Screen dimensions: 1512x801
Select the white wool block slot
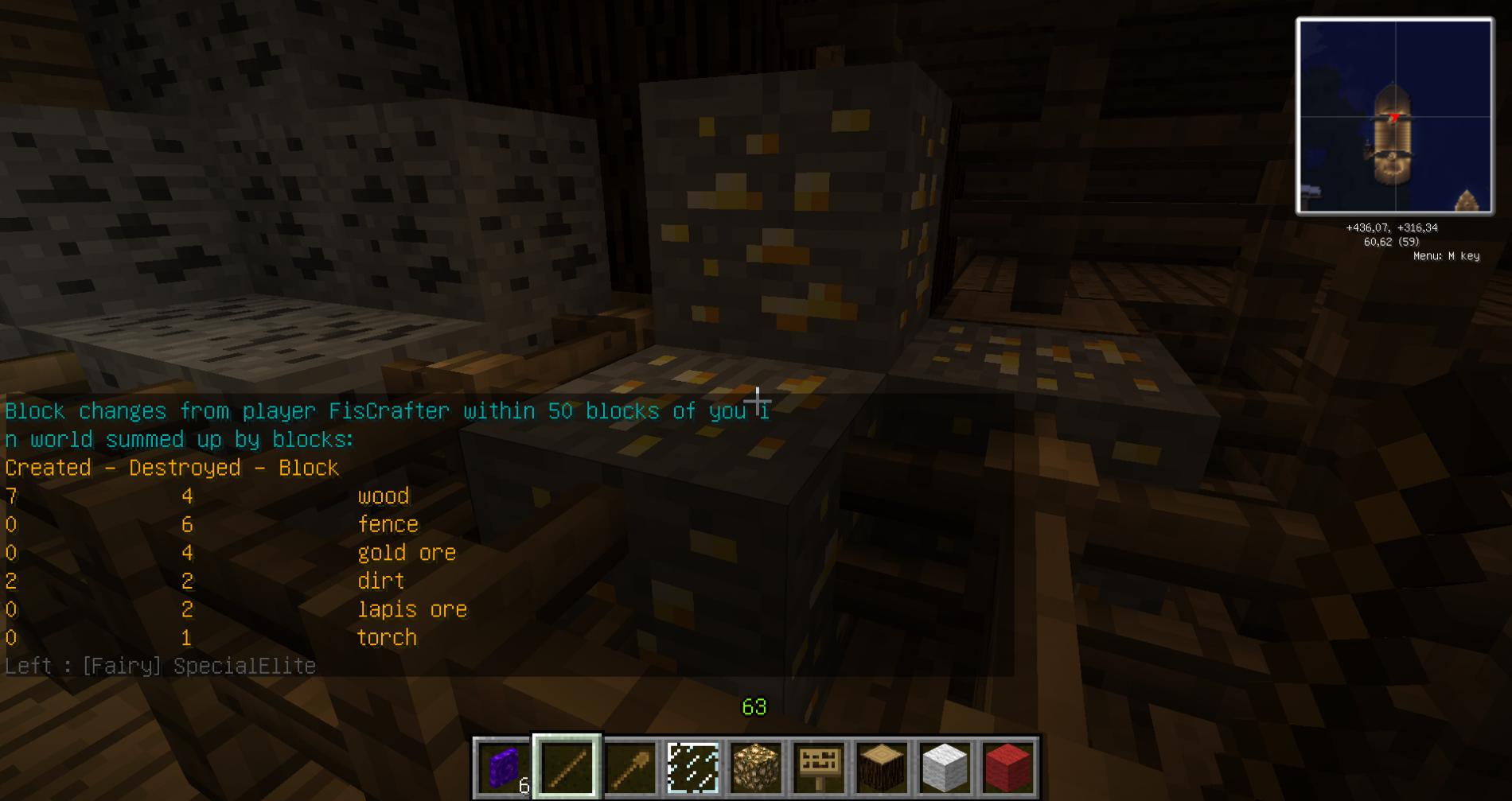pyautogui.click(x=945, y=767)
